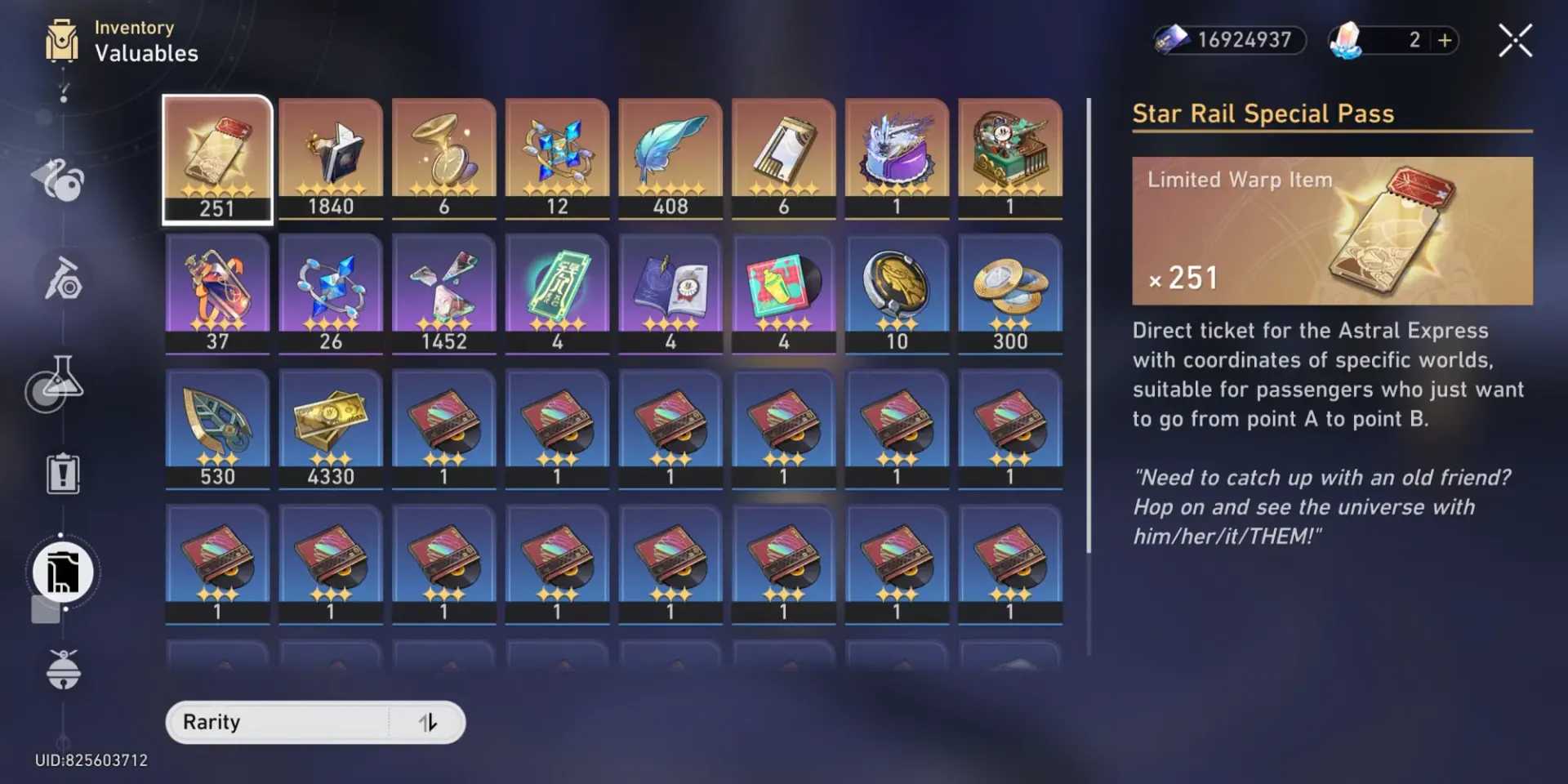Switch to the bee-shaped icon tab
The height and width of the screenshot is (784, 1568).
click(64, 670)
